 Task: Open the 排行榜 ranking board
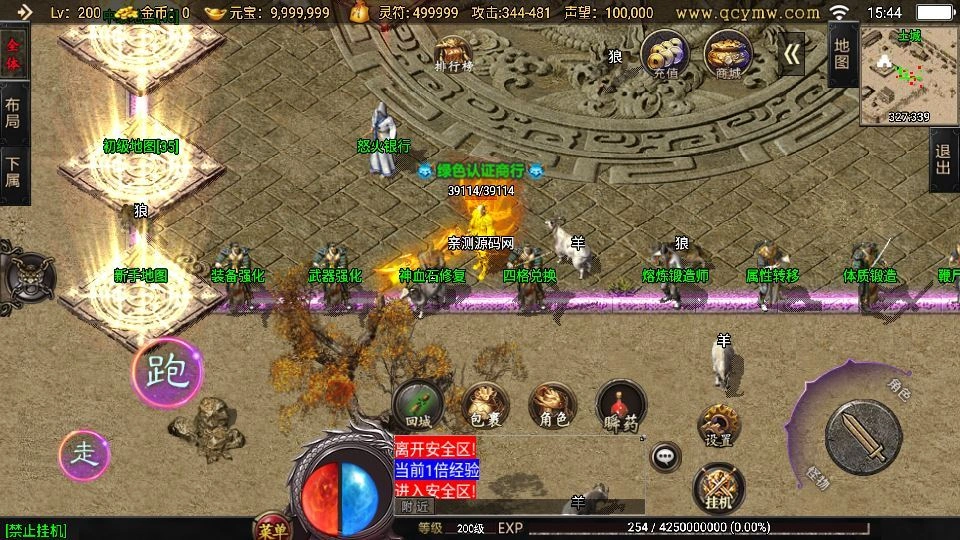[x=453, y=55]
